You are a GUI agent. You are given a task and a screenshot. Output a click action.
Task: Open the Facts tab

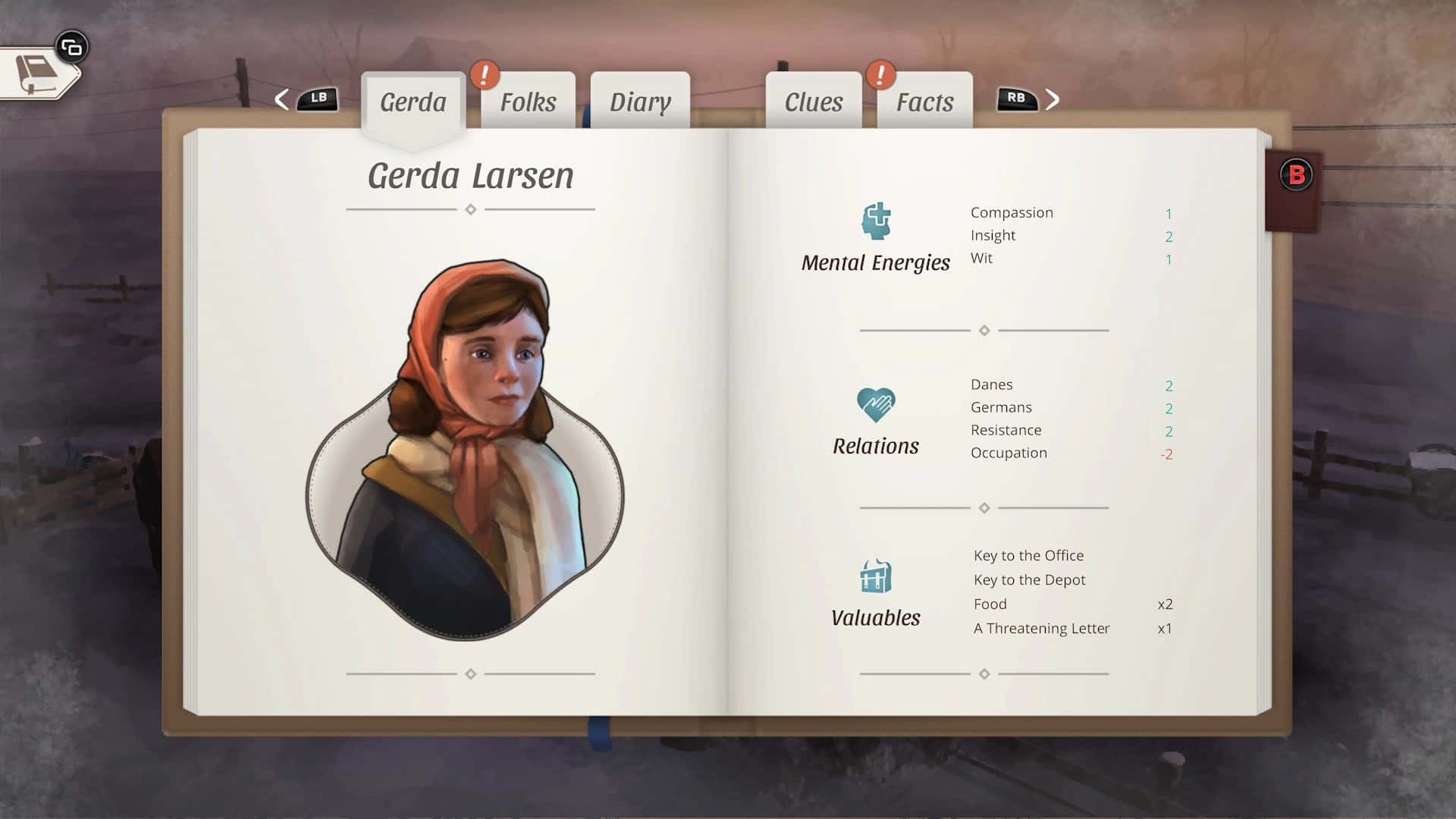926,101
